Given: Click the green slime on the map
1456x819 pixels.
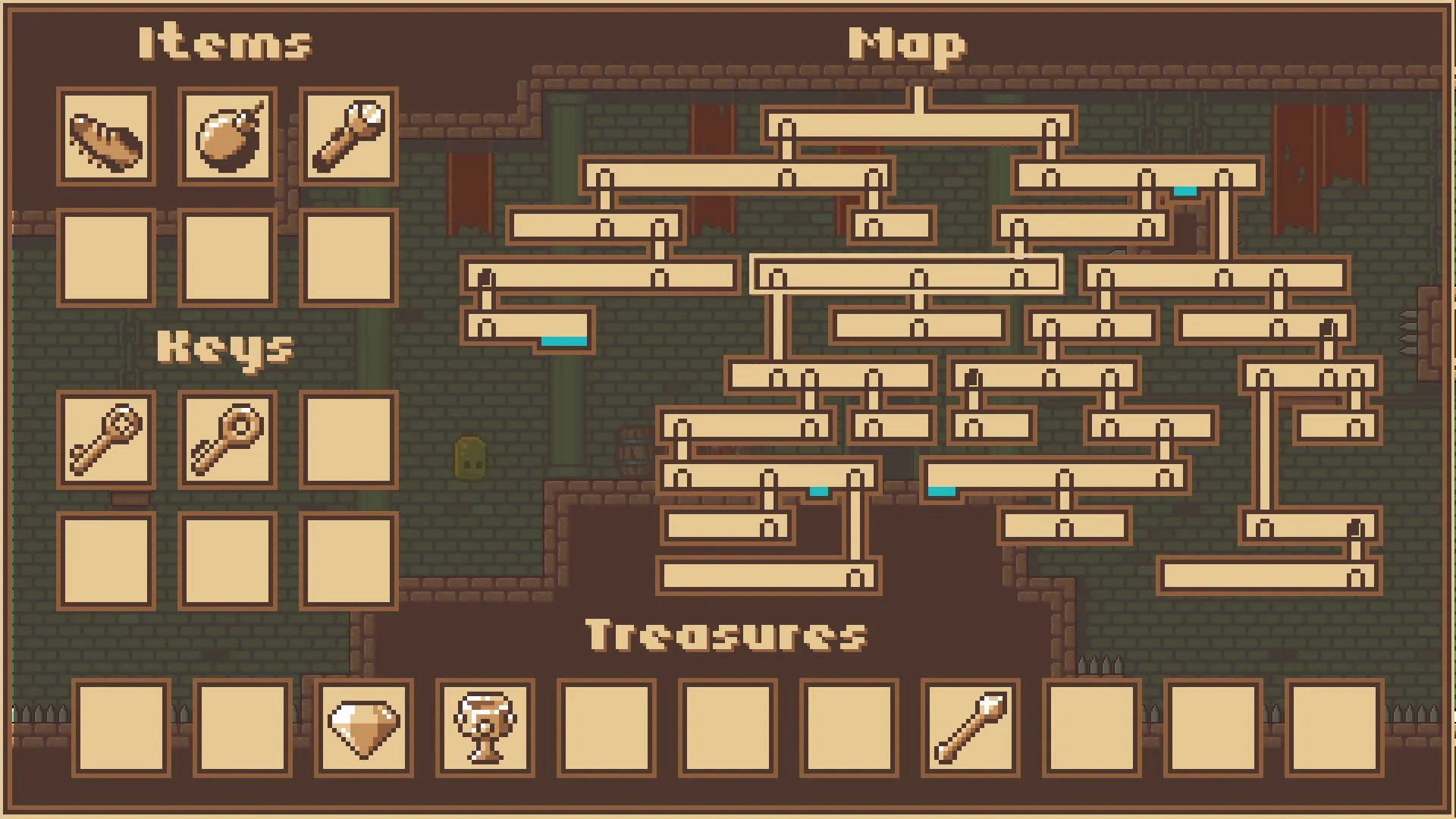Looking at the screenshot, I should (469, 459).
